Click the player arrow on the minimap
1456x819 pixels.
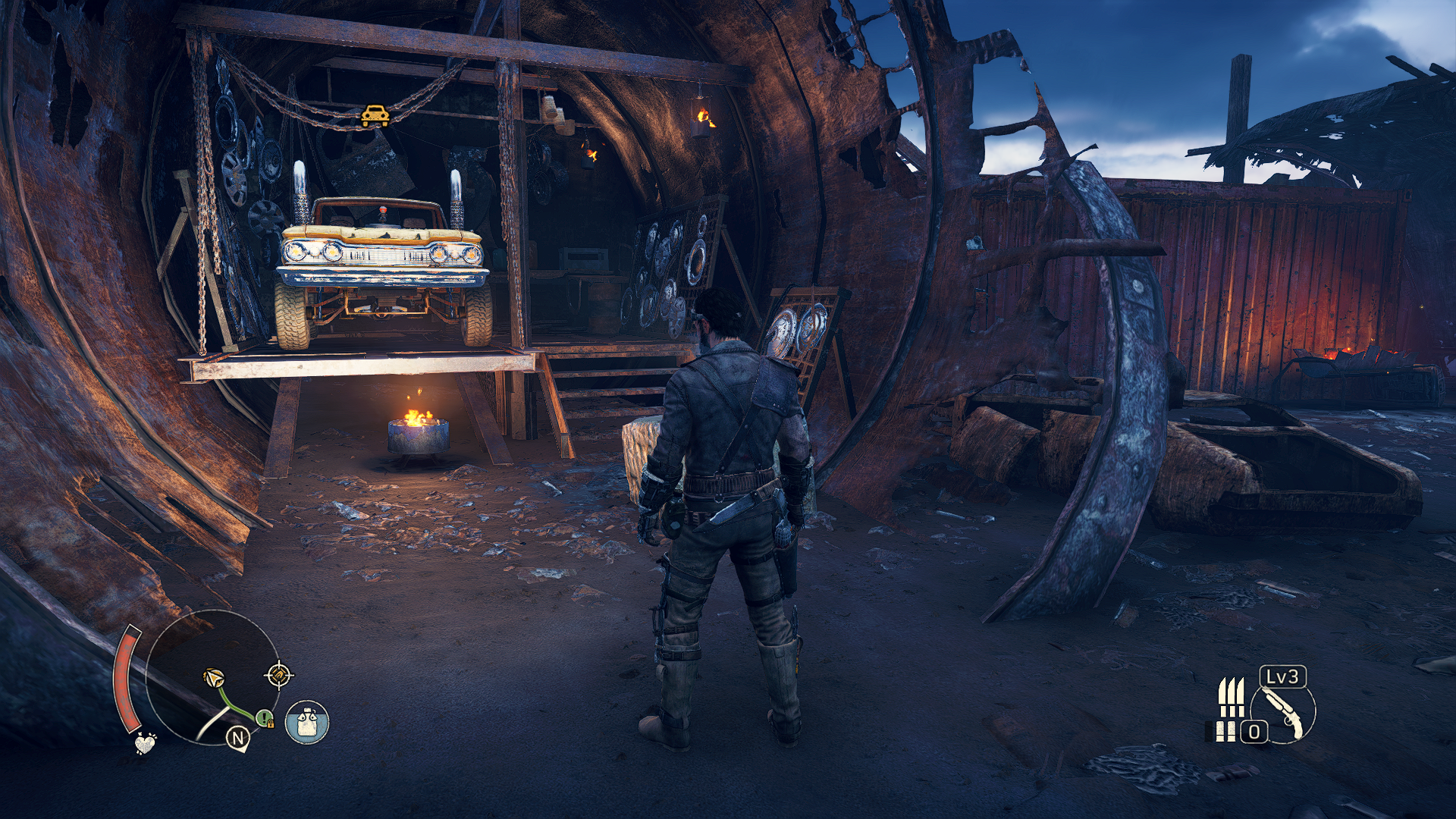(215, 678)
